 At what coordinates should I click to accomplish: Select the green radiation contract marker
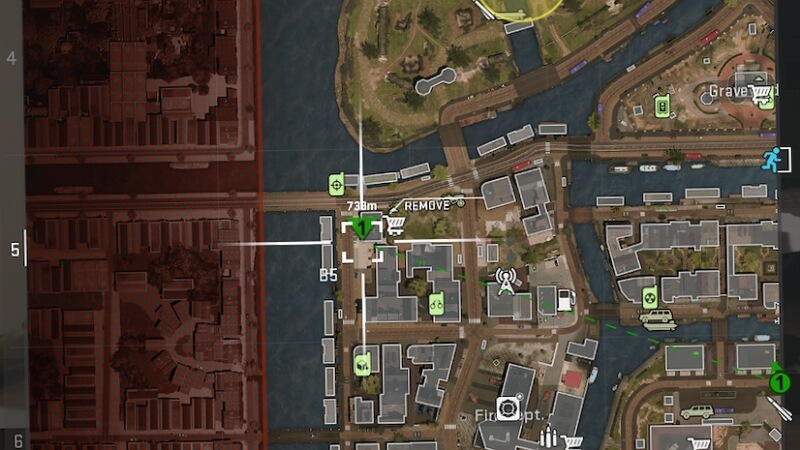tap(647, 295)
